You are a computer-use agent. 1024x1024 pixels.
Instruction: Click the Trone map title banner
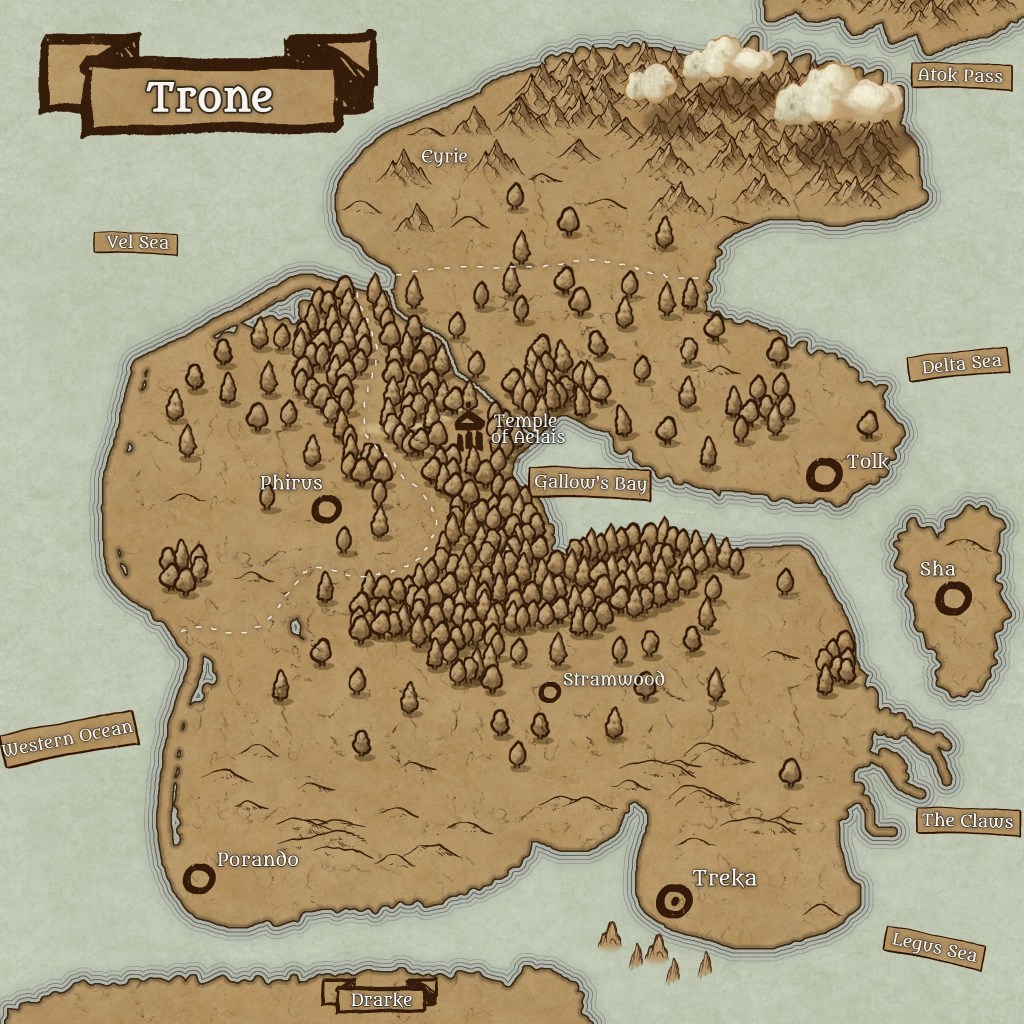coord(210,98)
